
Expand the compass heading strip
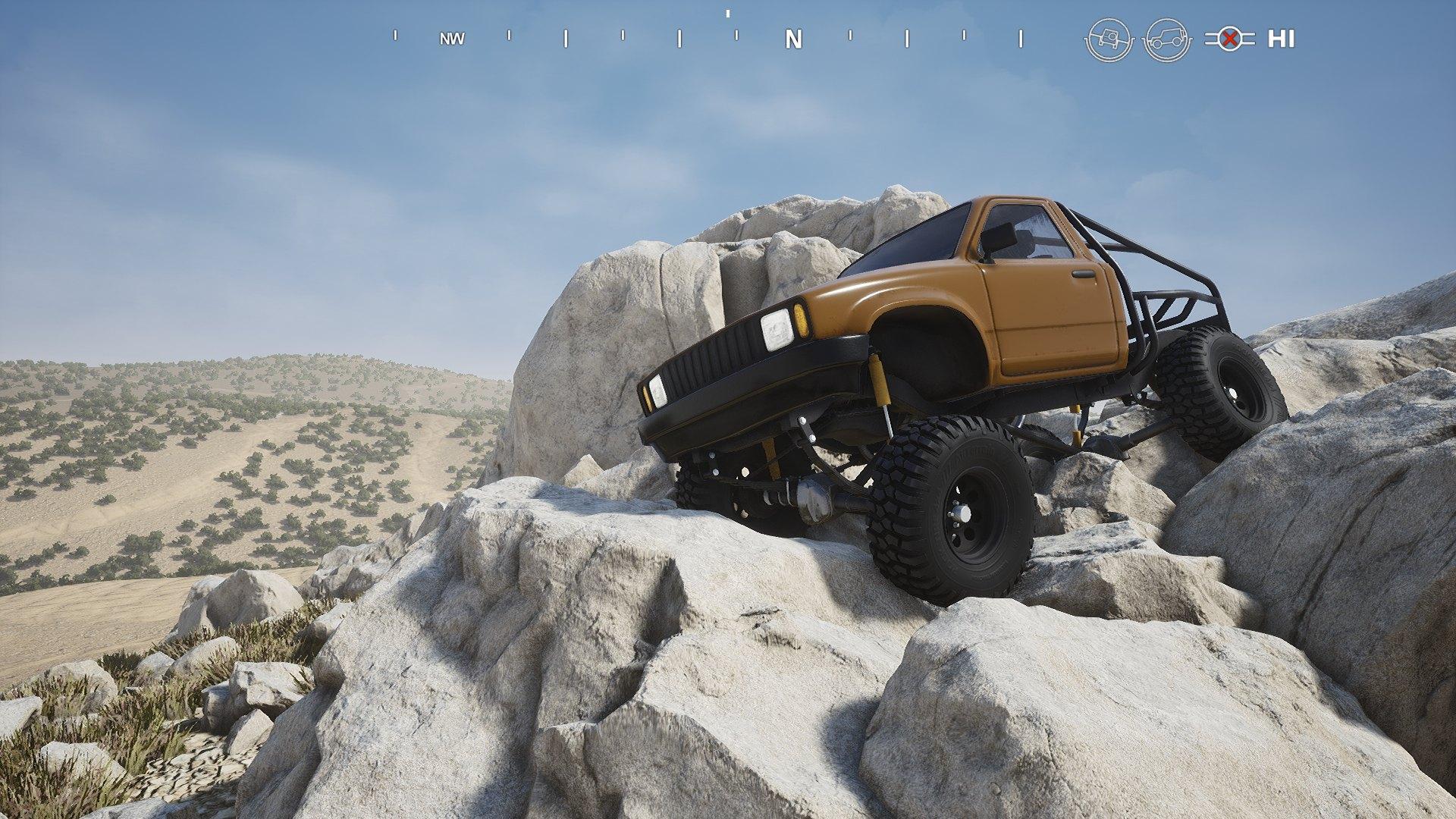[x=728, y=36]
